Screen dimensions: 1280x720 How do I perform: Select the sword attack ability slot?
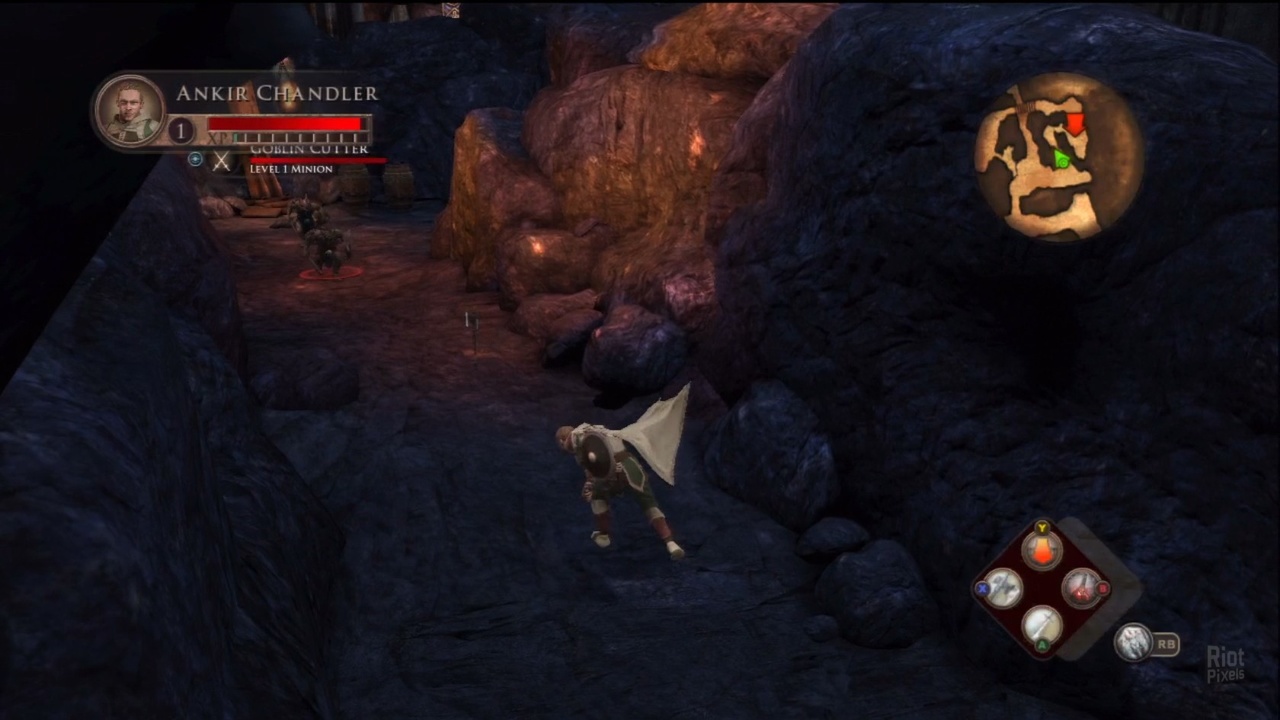(x=1041, y=626)
